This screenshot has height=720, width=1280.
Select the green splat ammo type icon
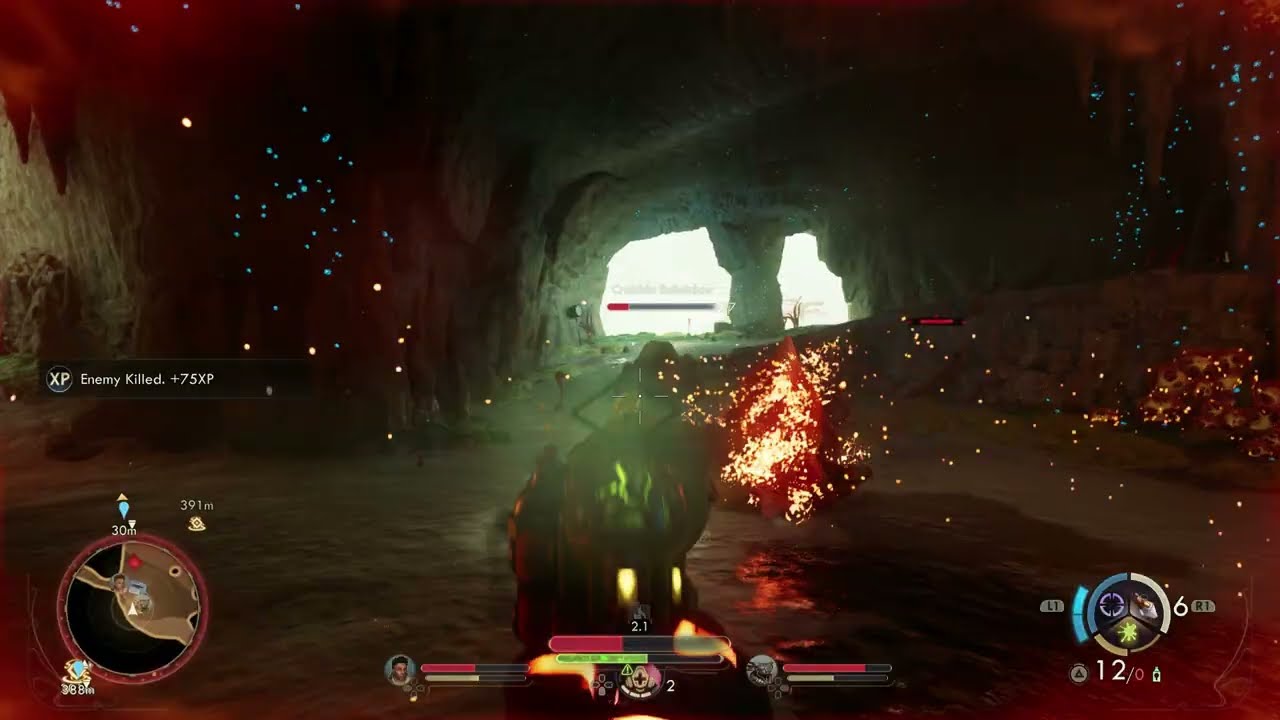tap(1128, 631)
